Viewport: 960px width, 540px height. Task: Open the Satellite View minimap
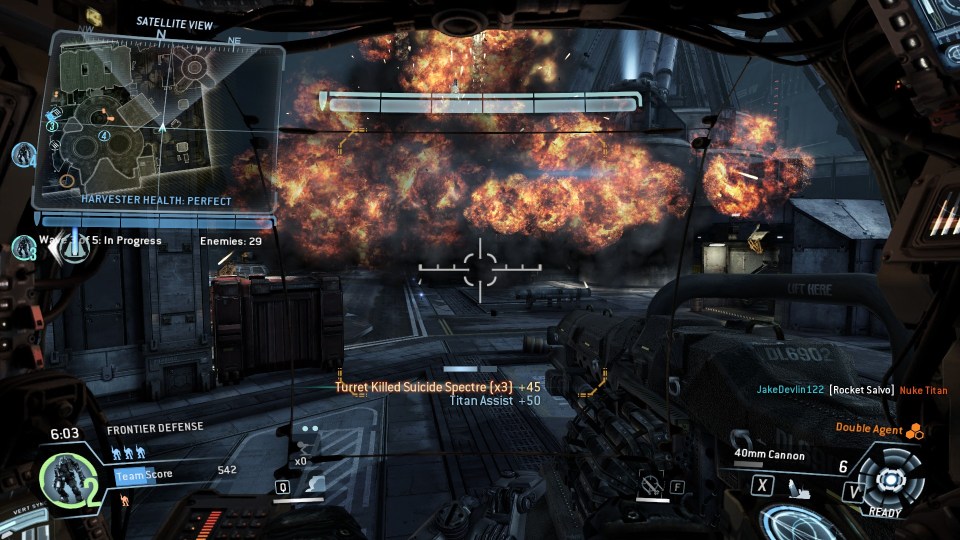point(160,118)
